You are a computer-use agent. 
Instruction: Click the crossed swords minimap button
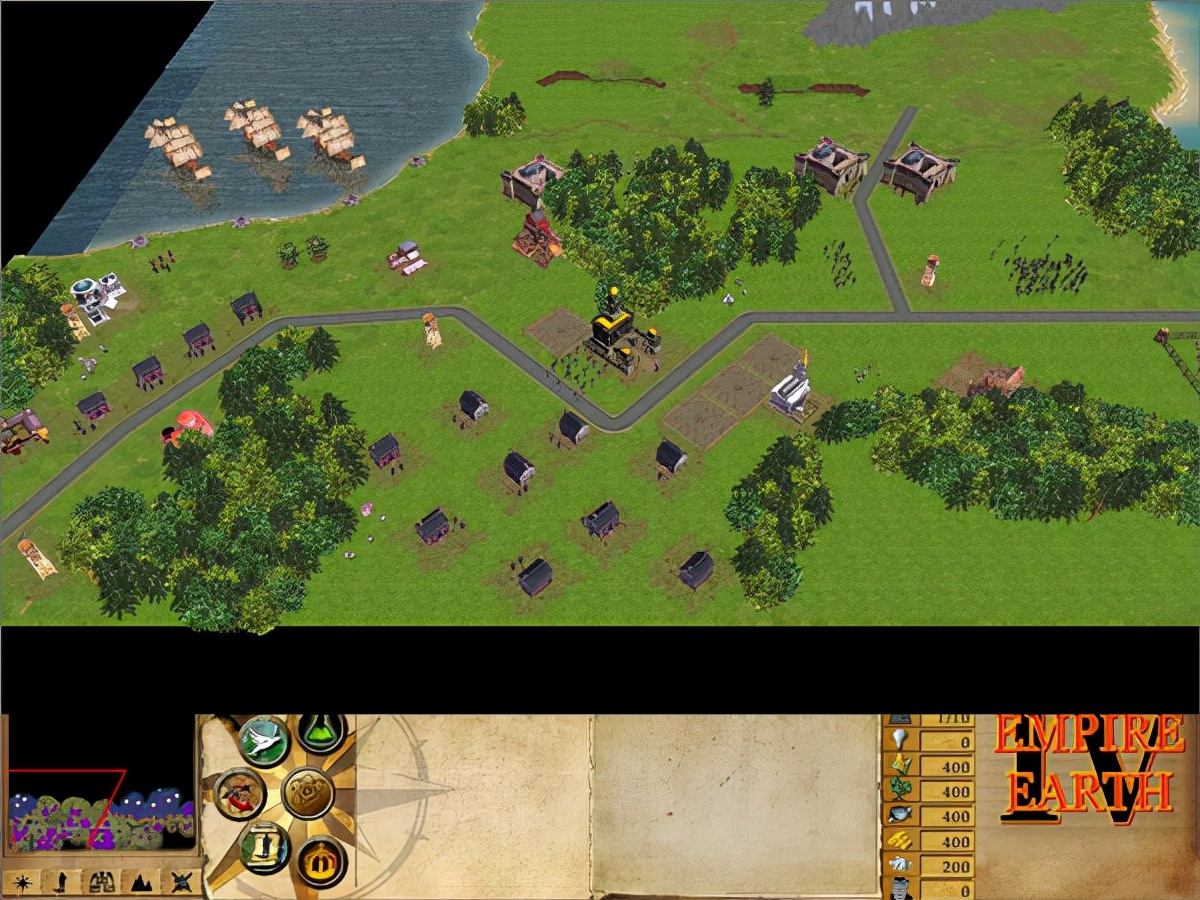click(180, 882)
